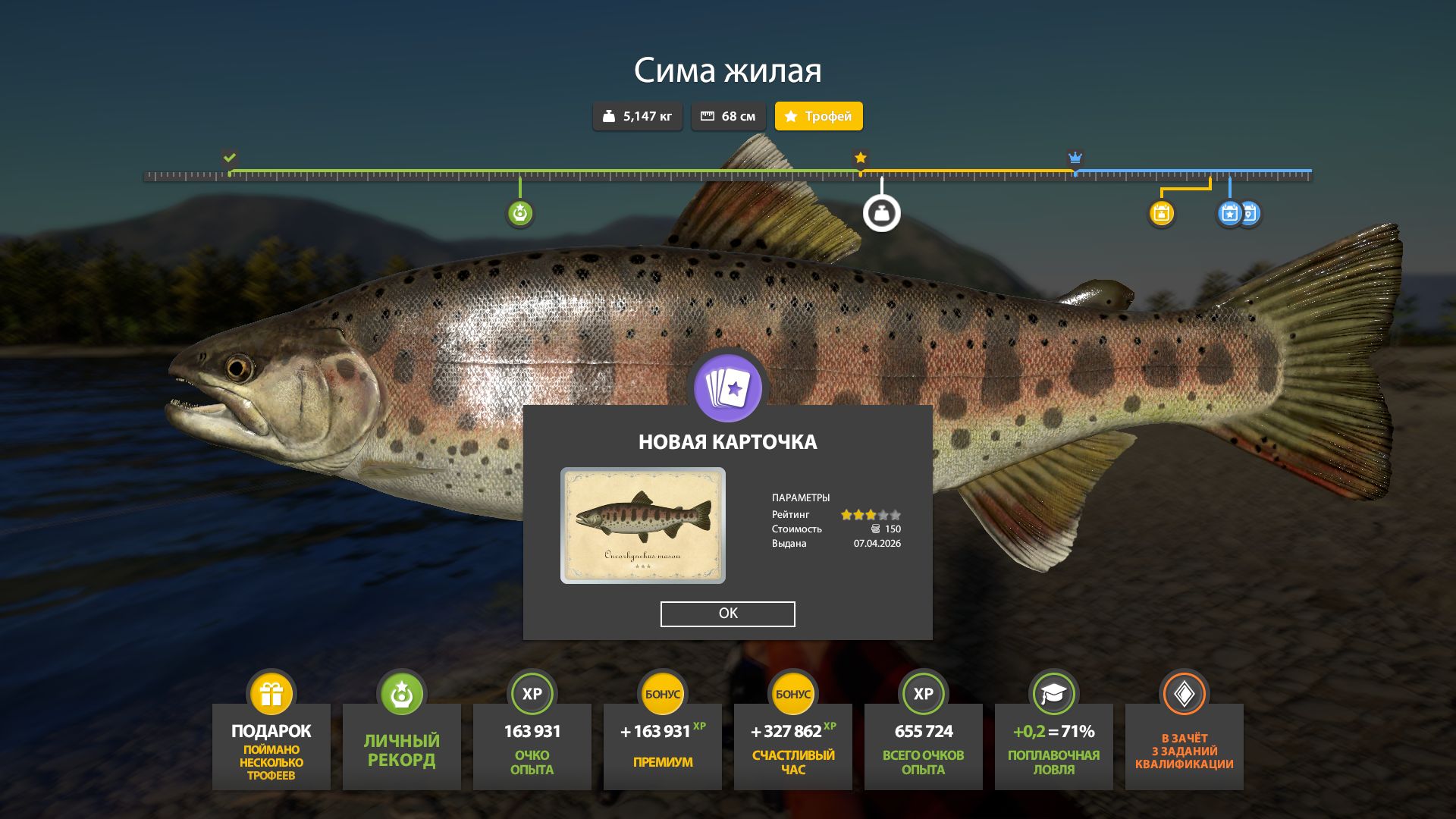
Task: Click the graduation cap icon above ПОПЛАВОЧНАЯ ЛОВЛЯ
Action: click(x=1053, y=692)
